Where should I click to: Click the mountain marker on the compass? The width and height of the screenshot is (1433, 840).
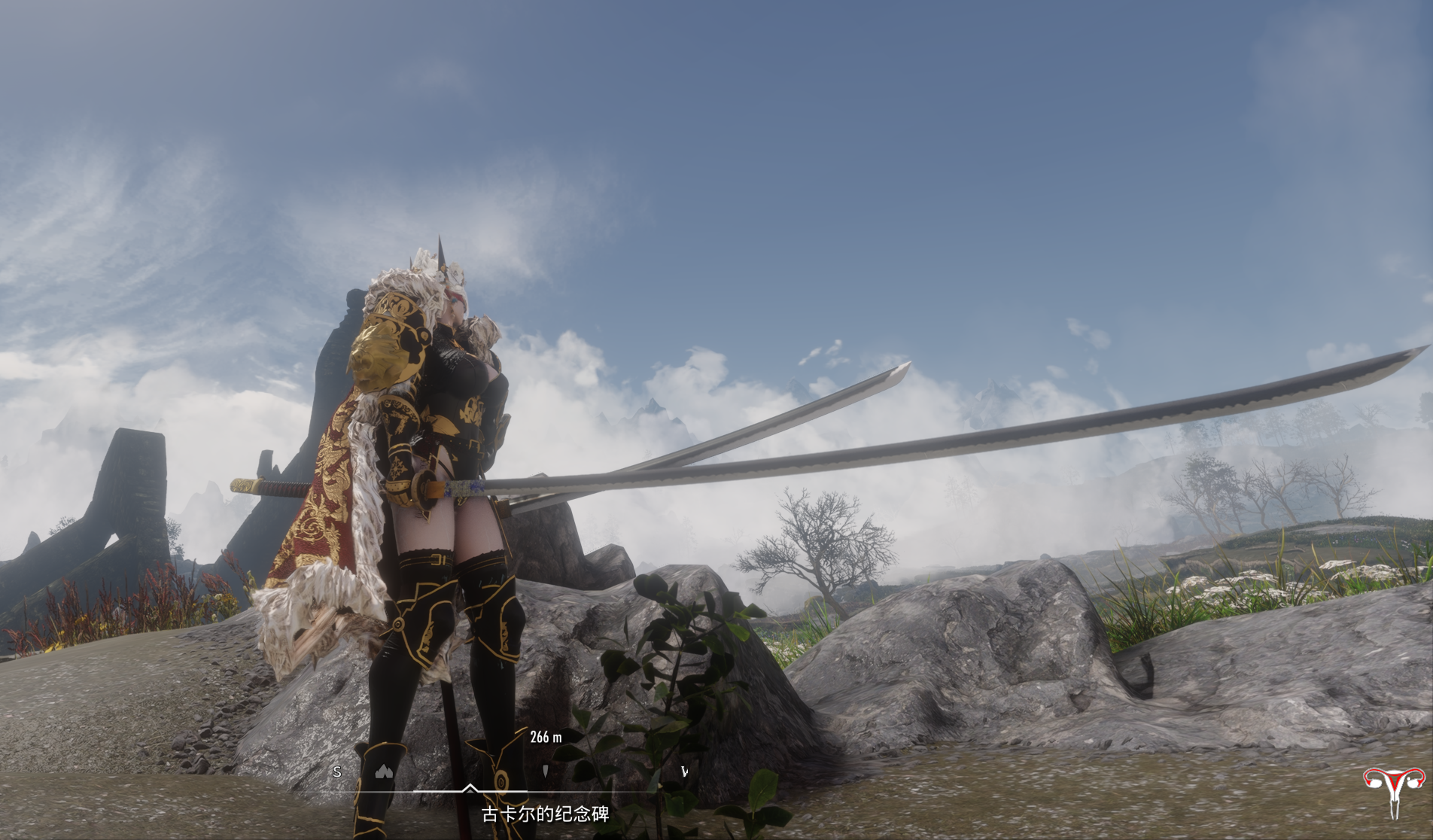(385, 771)
